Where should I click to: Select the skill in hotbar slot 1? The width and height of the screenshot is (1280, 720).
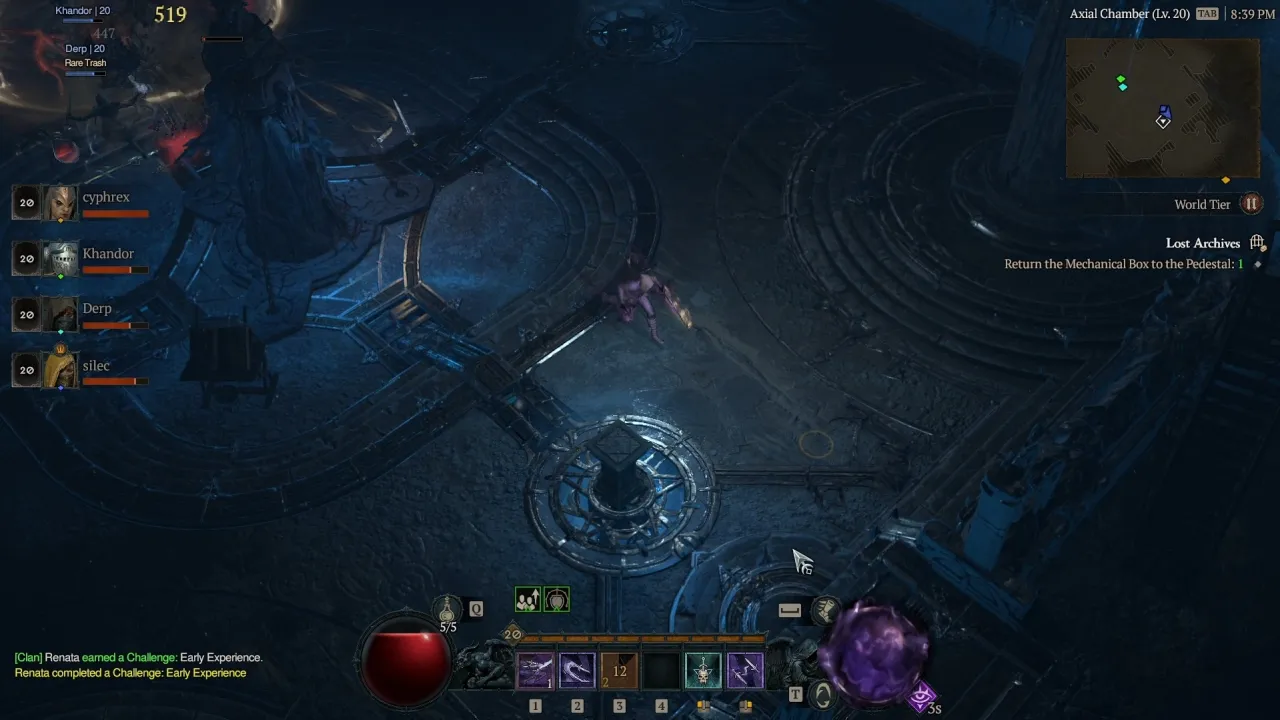point(535,670)
